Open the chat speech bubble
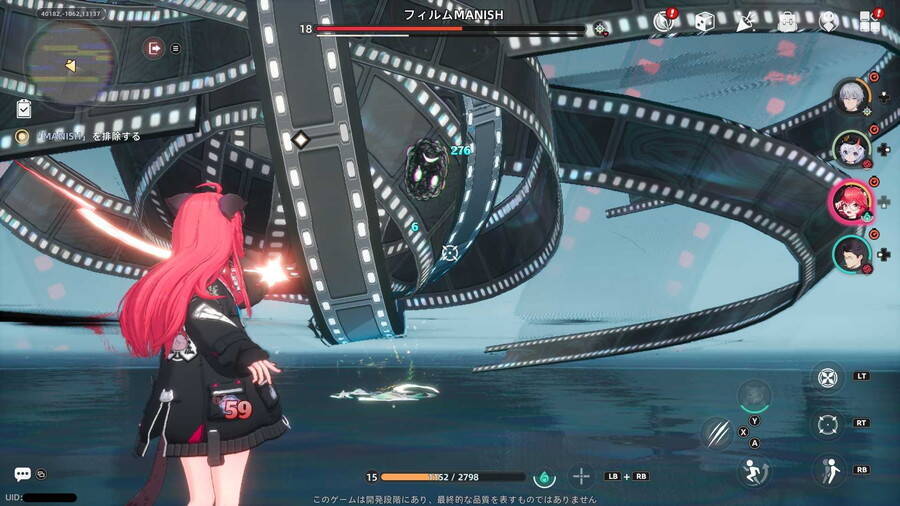The image size is (900, 506). click(x=22, y=474)
